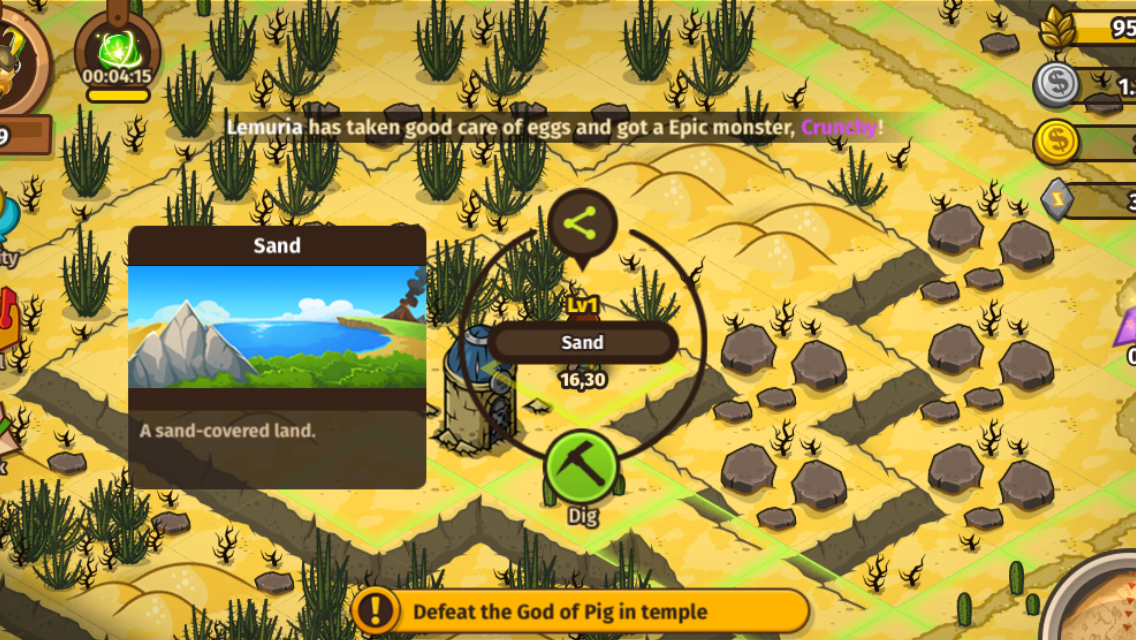Screen dimensions: 1136x640
Task: Dig the selected Sand tile
Action: click(582, 468)
